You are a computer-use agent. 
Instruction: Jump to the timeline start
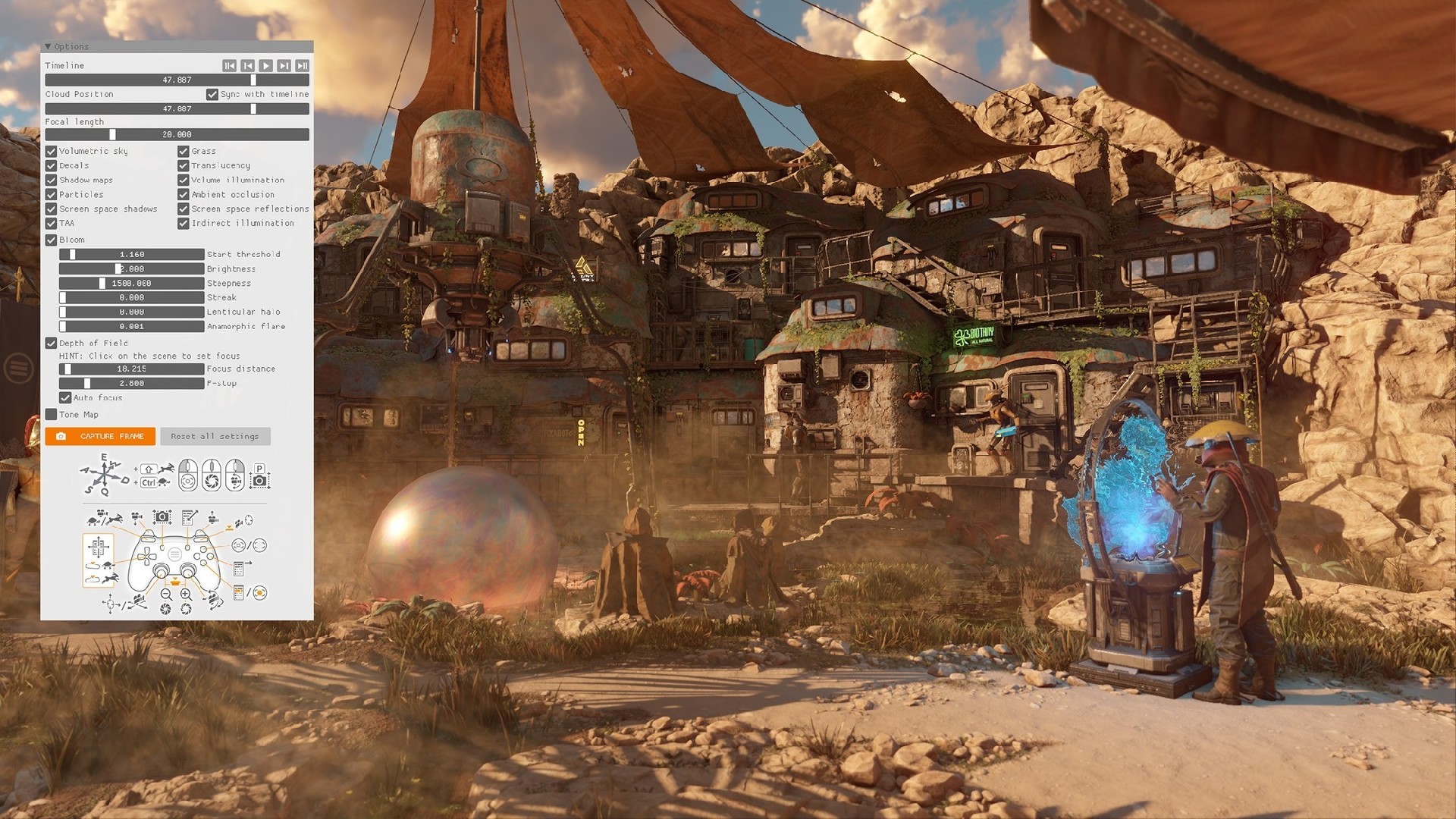point(229,66)
